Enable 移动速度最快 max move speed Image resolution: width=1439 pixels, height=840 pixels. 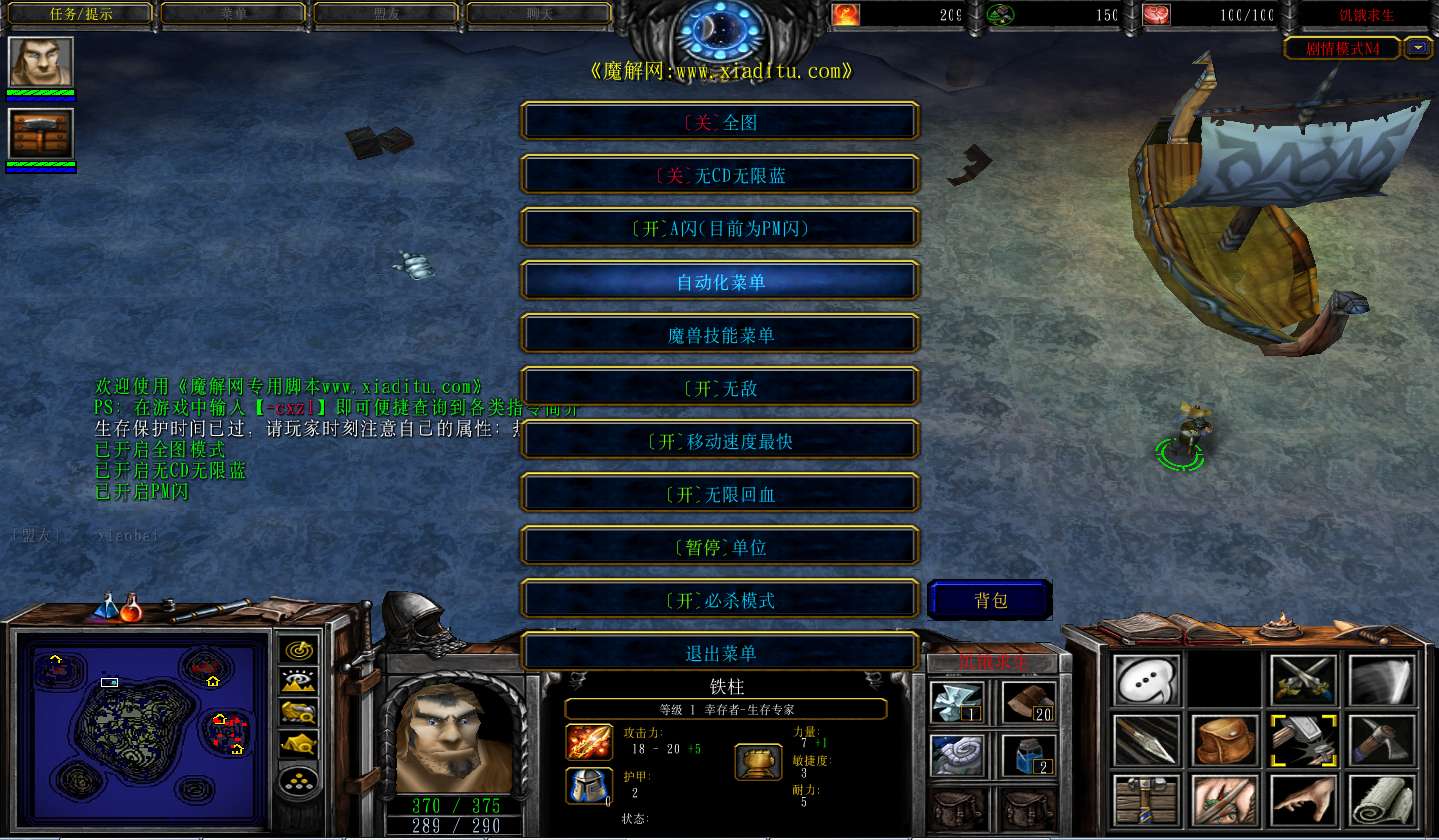(x=720, y=441)
